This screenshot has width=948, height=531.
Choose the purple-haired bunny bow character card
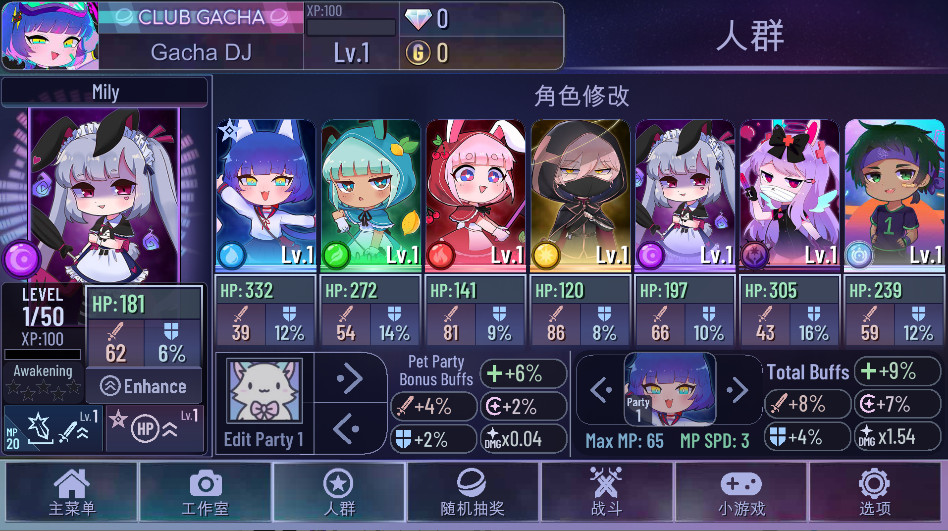[x=790, y=195]
